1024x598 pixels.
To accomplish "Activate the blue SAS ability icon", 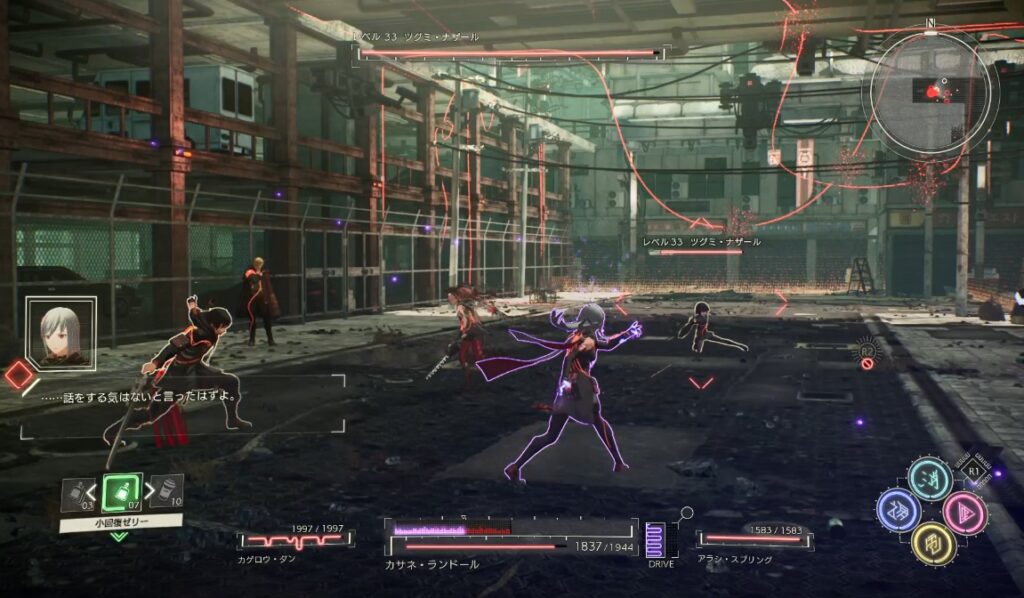I will click(898, 510).
